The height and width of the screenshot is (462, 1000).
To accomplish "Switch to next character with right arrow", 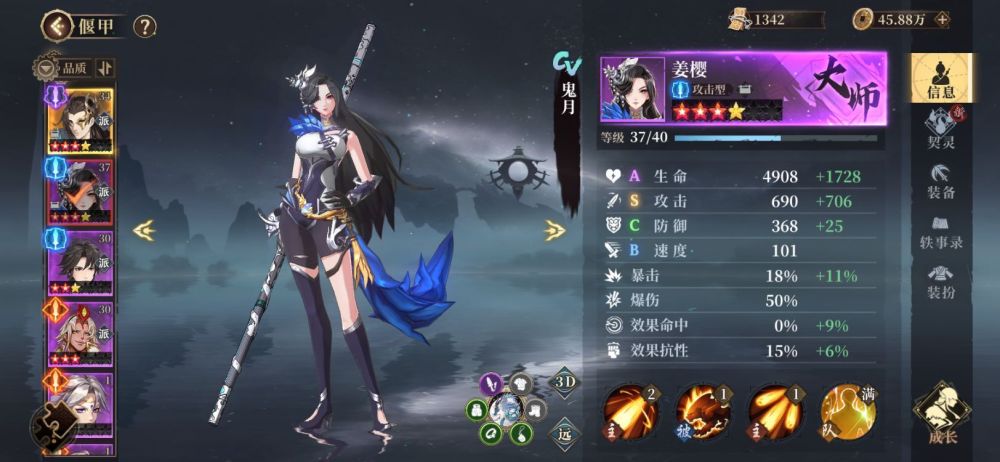I will (x=555, y=230).
